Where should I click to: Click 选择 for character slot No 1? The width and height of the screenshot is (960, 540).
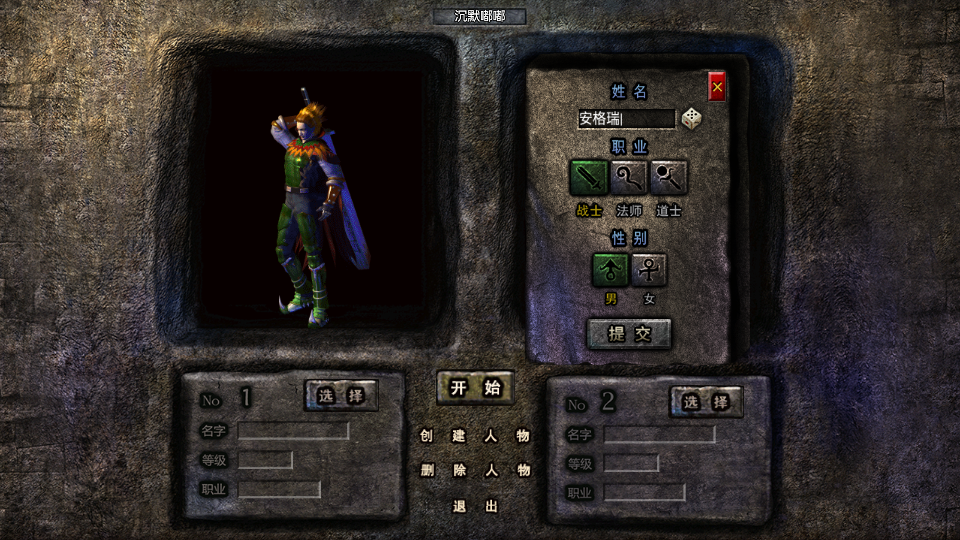[x=341, y=395]
